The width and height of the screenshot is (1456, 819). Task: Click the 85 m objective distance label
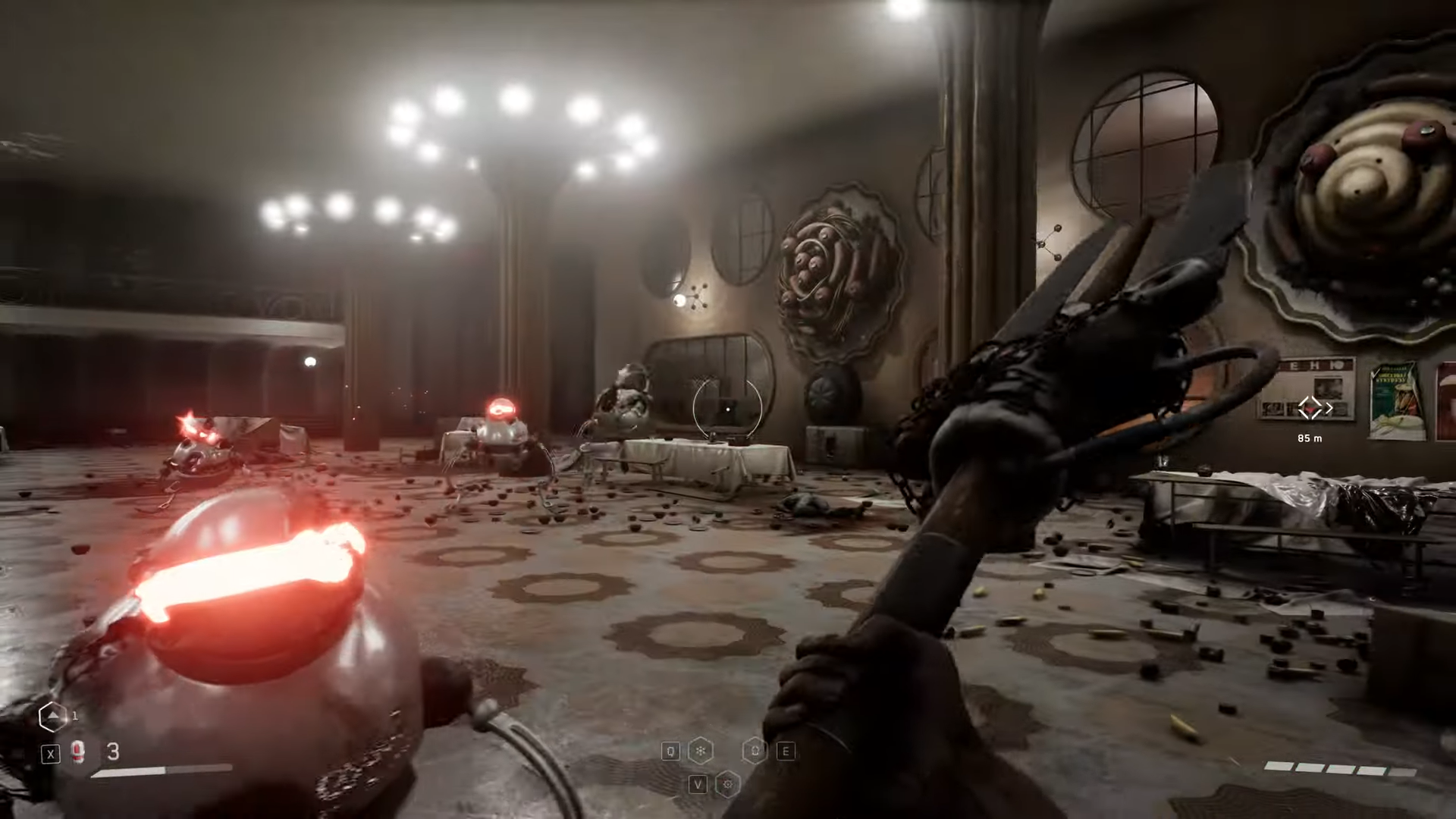tap(1310, 438)
